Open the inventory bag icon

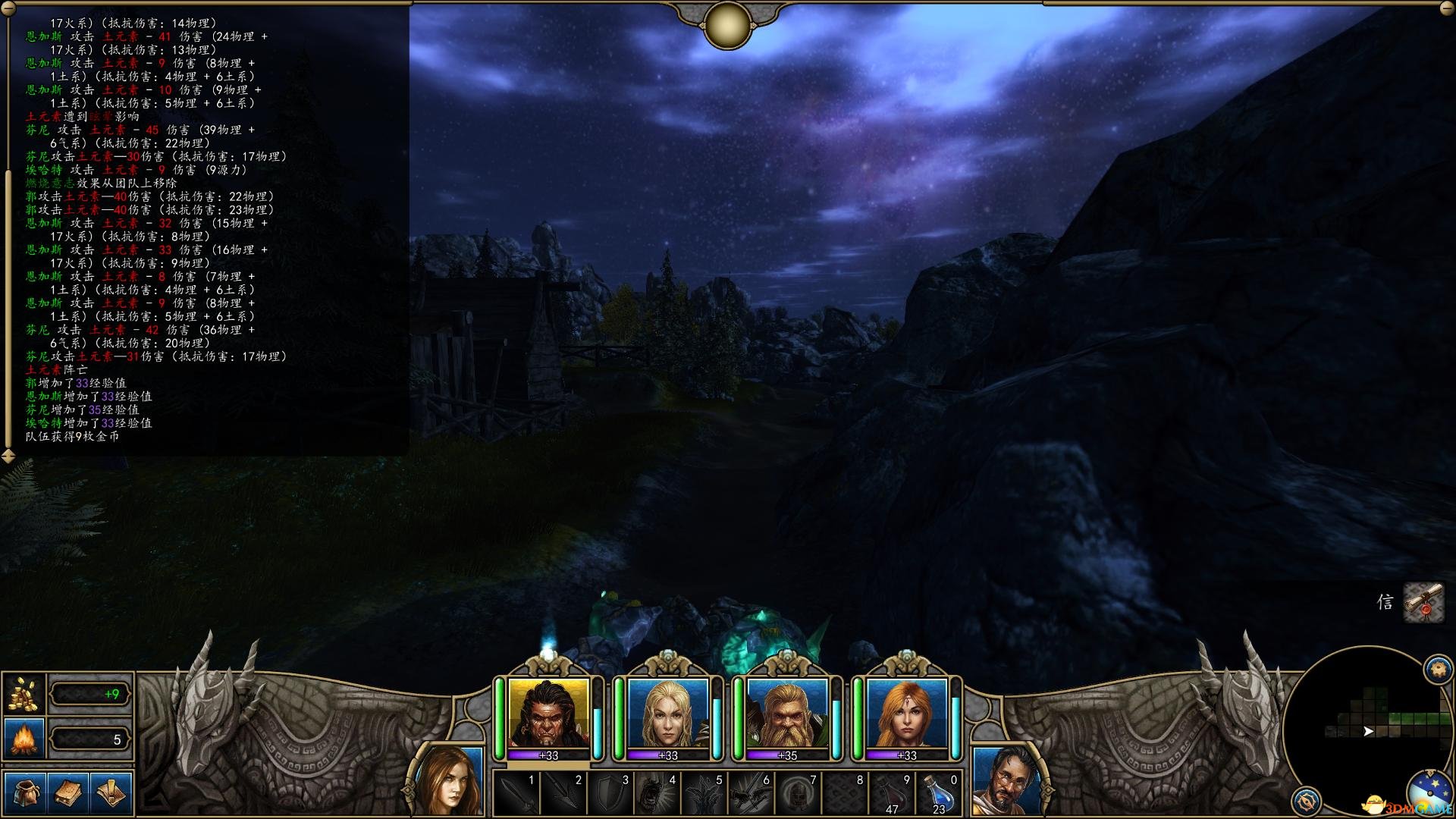(x=25, y=792)
